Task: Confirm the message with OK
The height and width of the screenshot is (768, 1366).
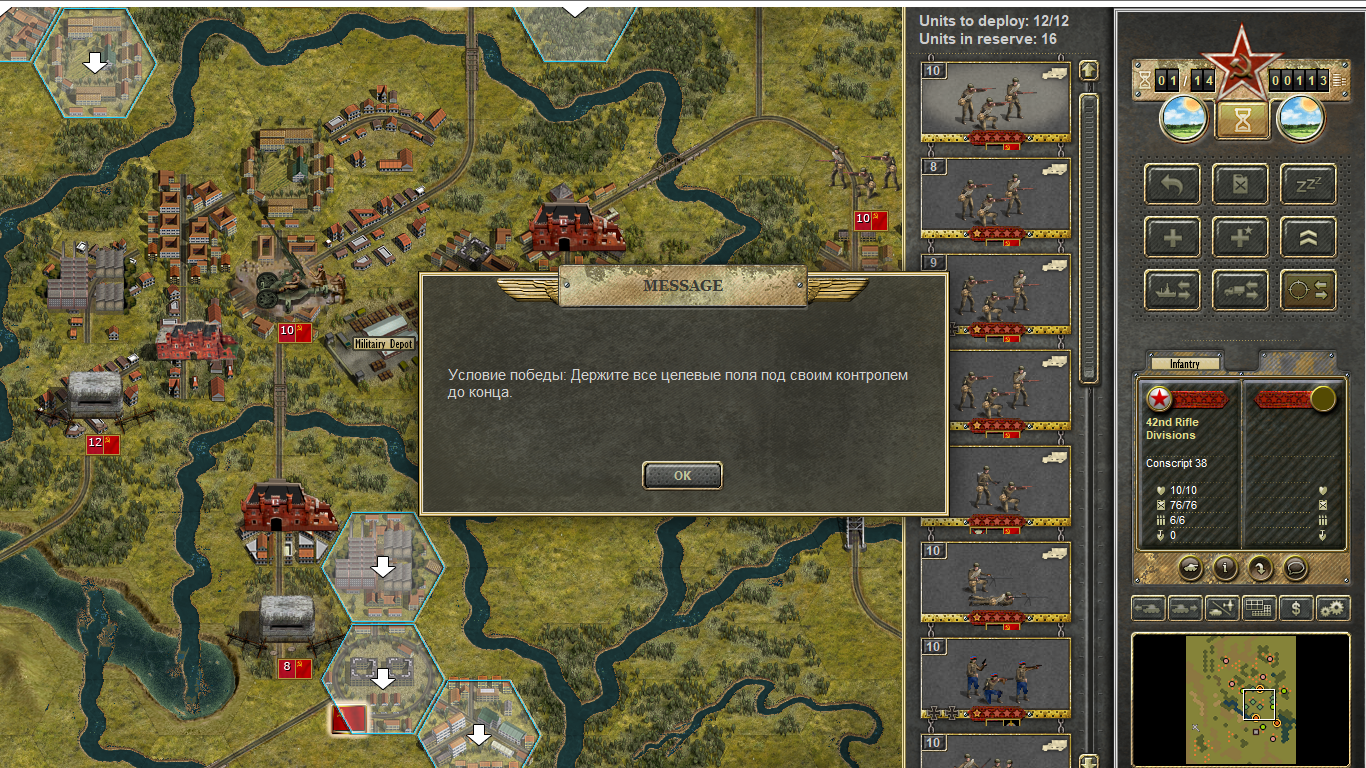Action: [x=682, y=476]
